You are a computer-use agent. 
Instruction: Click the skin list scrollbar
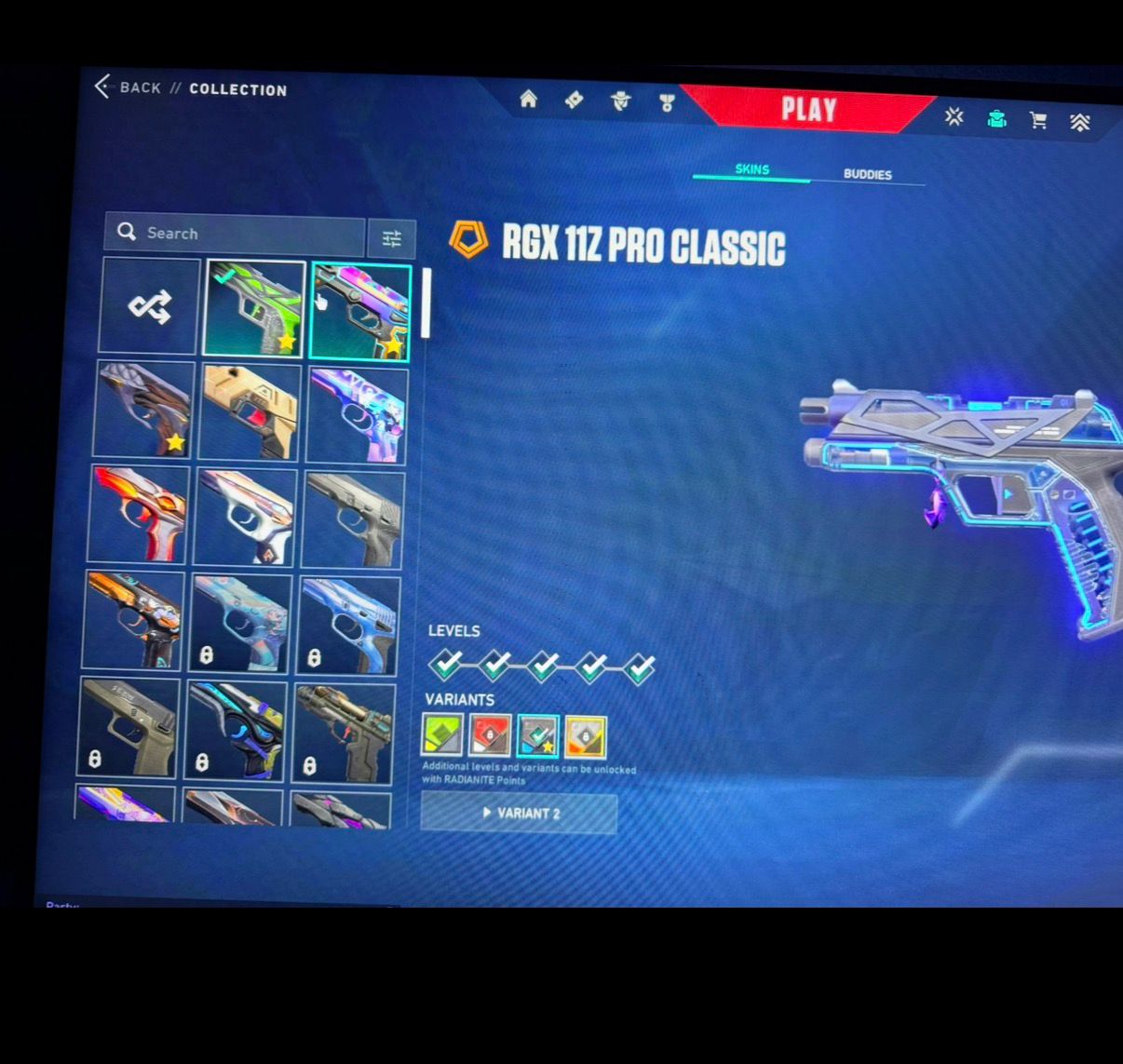click(x=426, y=303)
